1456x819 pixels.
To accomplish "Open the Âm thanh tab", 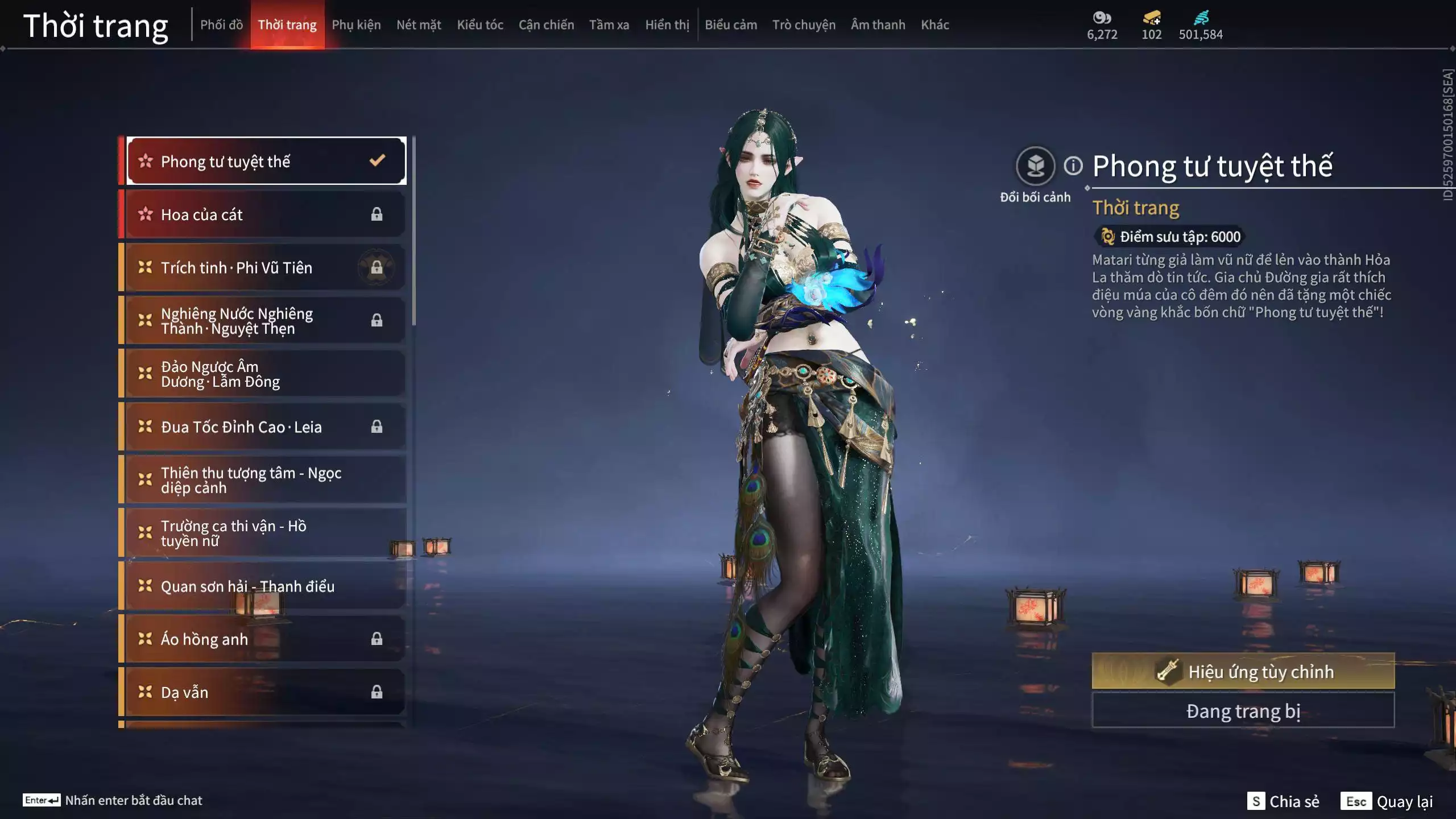I will coord(878,25).
